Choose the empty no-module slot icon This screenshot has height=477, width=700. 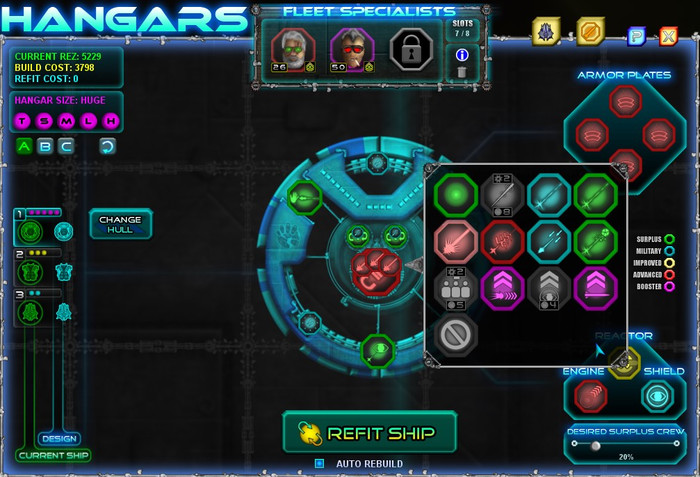click(456, 335)
